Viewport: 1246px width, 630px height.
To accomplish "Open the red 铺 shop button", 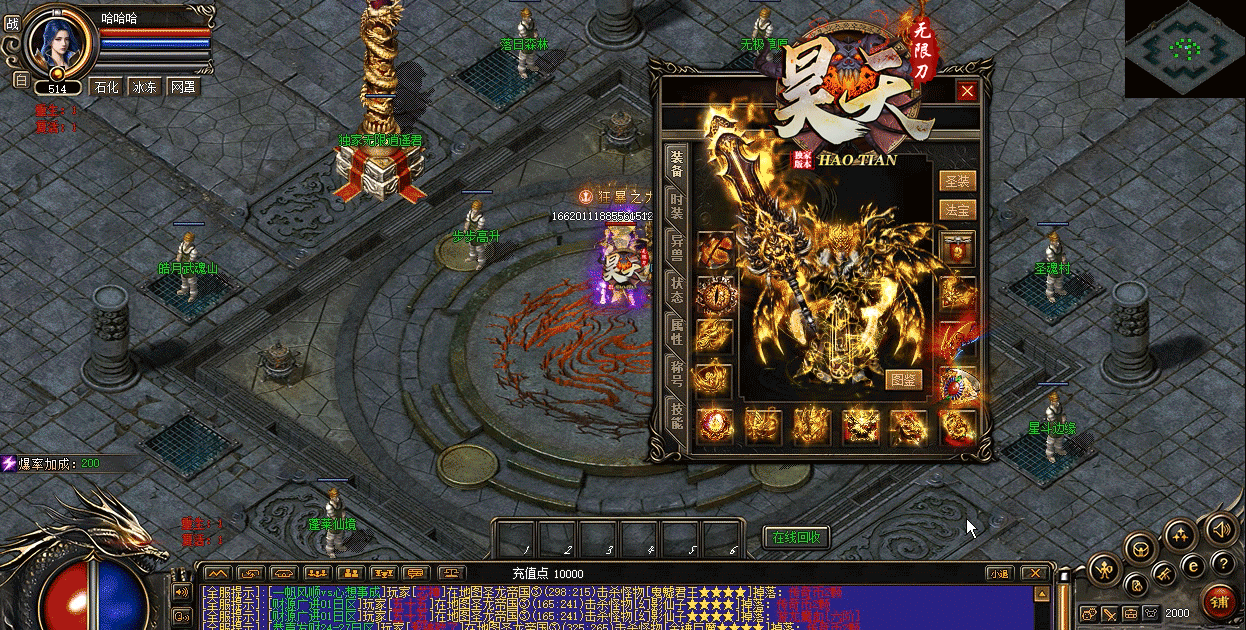I will tap(1219, 600).
